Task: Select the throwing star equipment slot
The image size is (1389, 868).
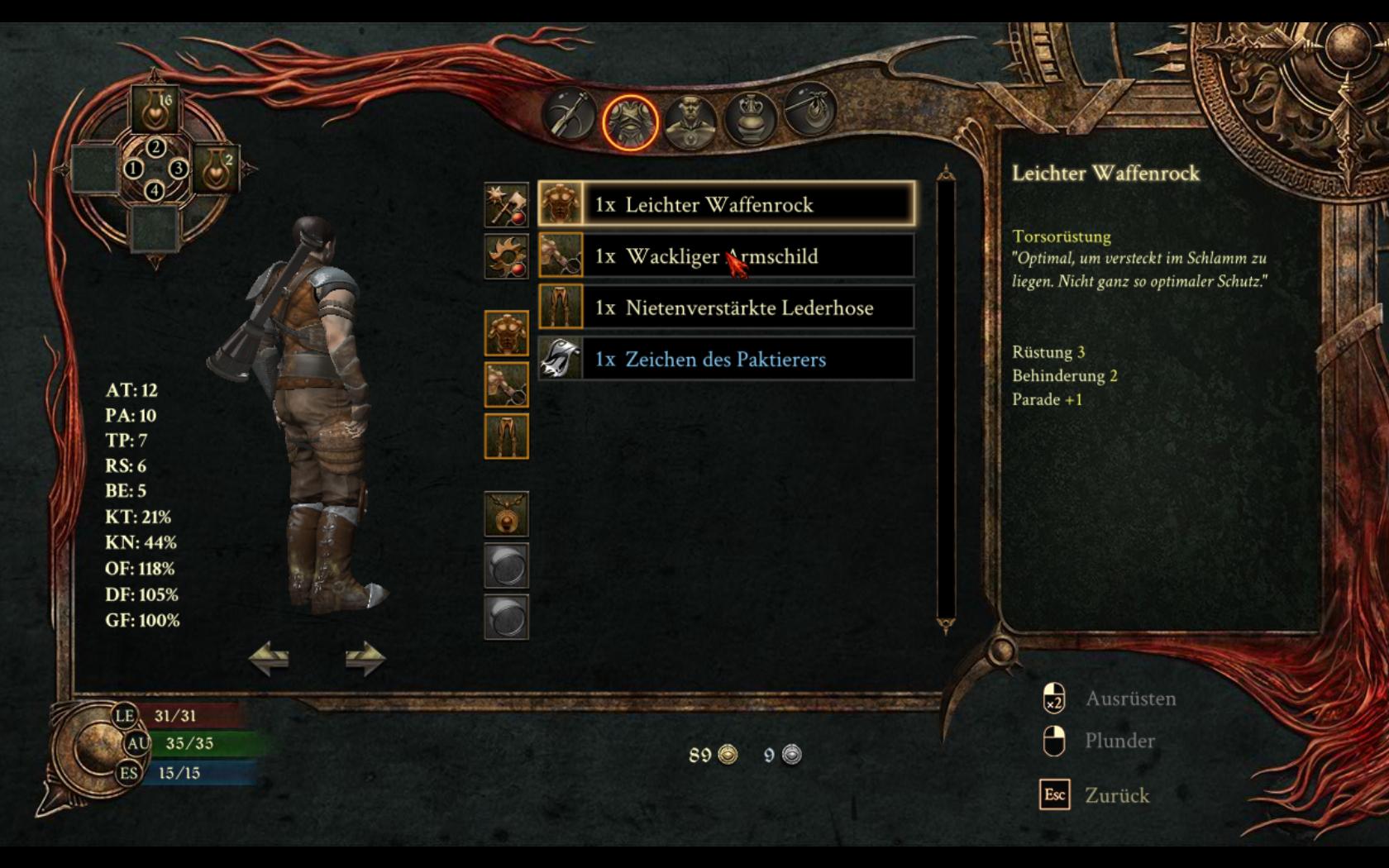Action: click(506, 256)
